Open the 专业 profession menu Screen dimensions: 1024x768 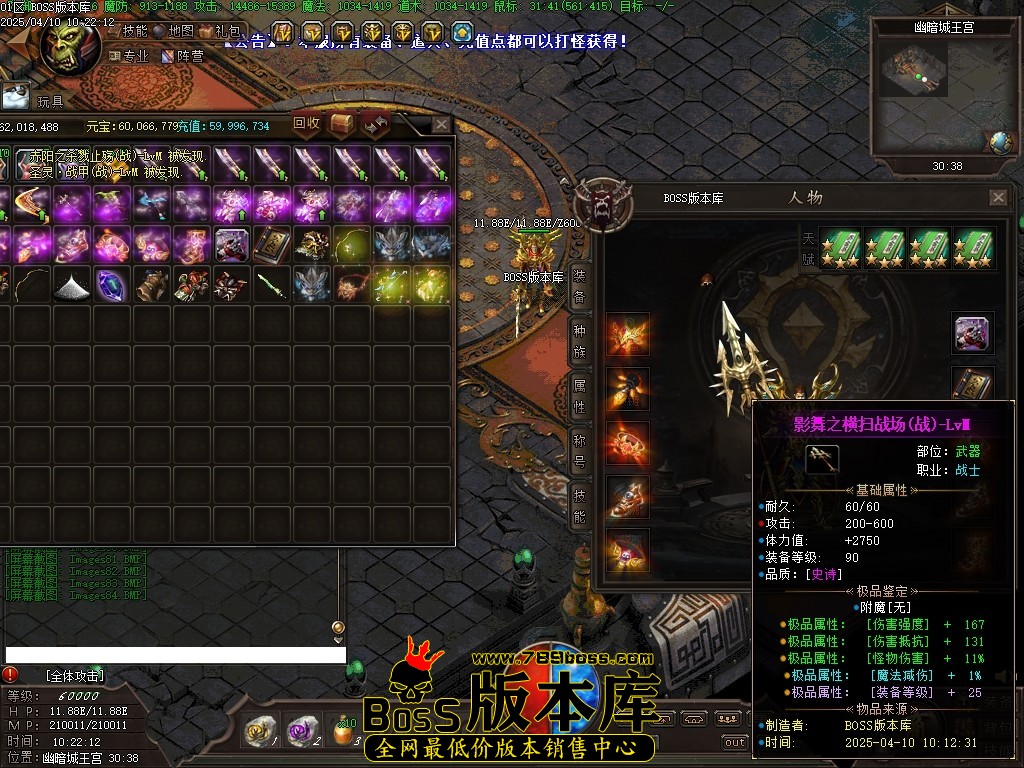130,56
